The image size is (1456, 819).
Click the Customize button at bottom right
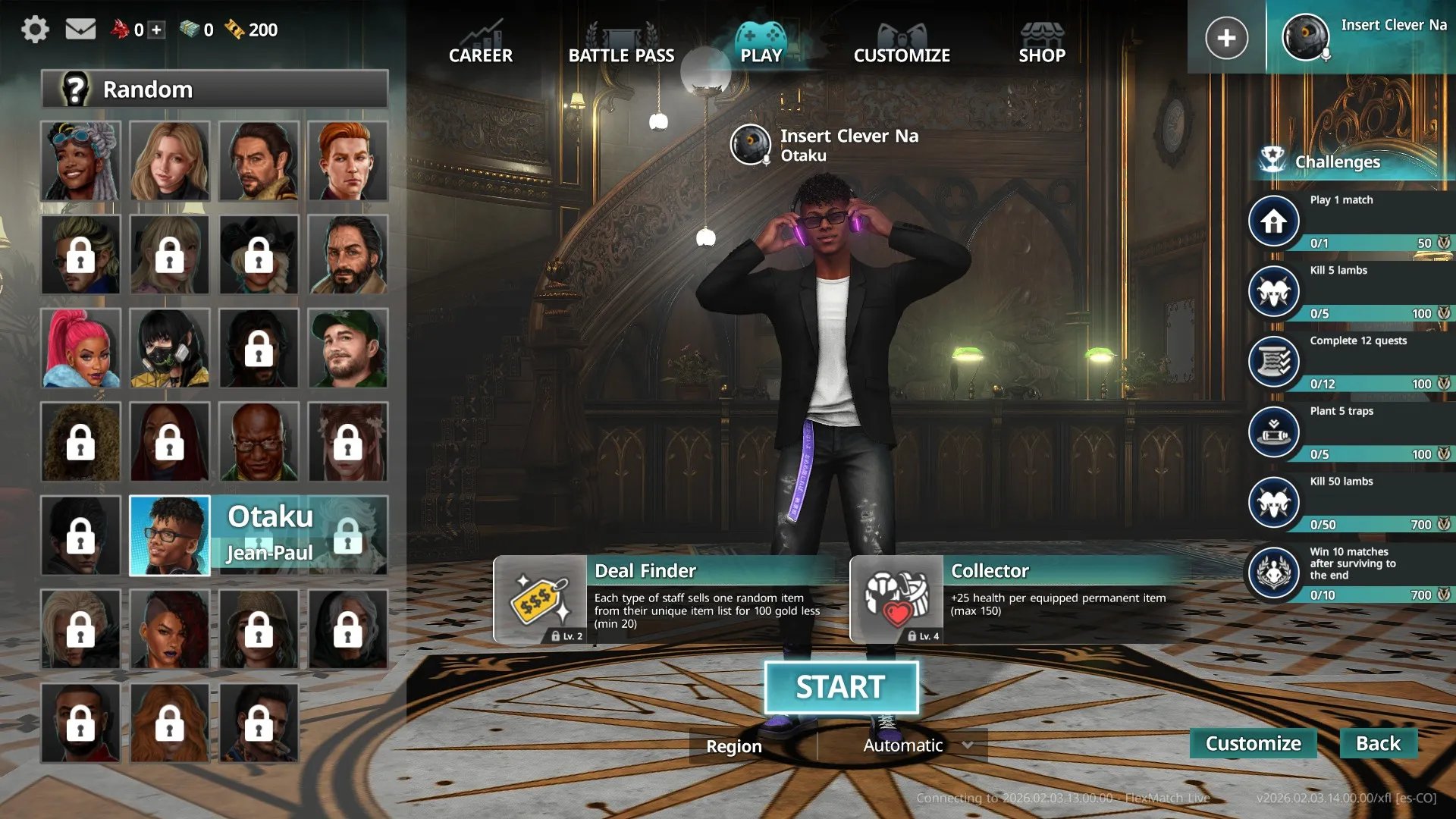(x=1253, y=743)
